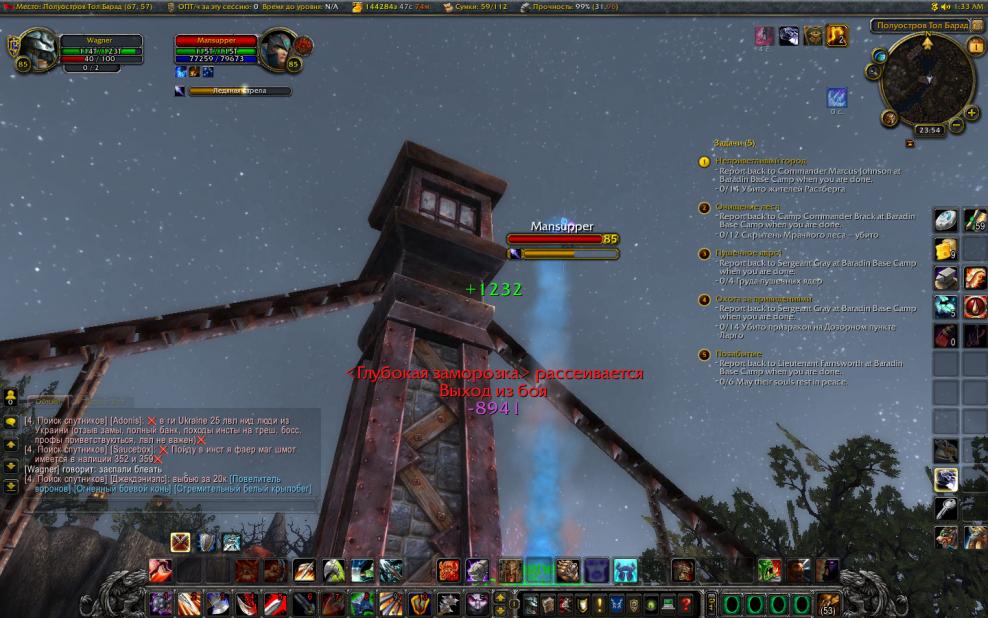The image size is (988, 618).
Task: Select the crossed-swords battle stance icon
Action: [x=180, y=542]
